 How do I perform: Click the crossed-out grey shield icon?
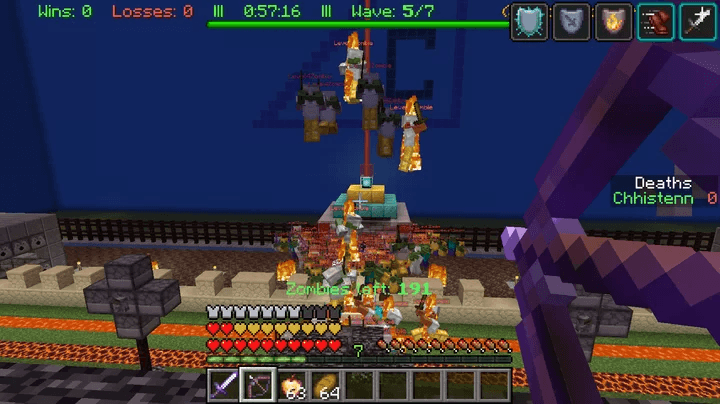(571, 21)
